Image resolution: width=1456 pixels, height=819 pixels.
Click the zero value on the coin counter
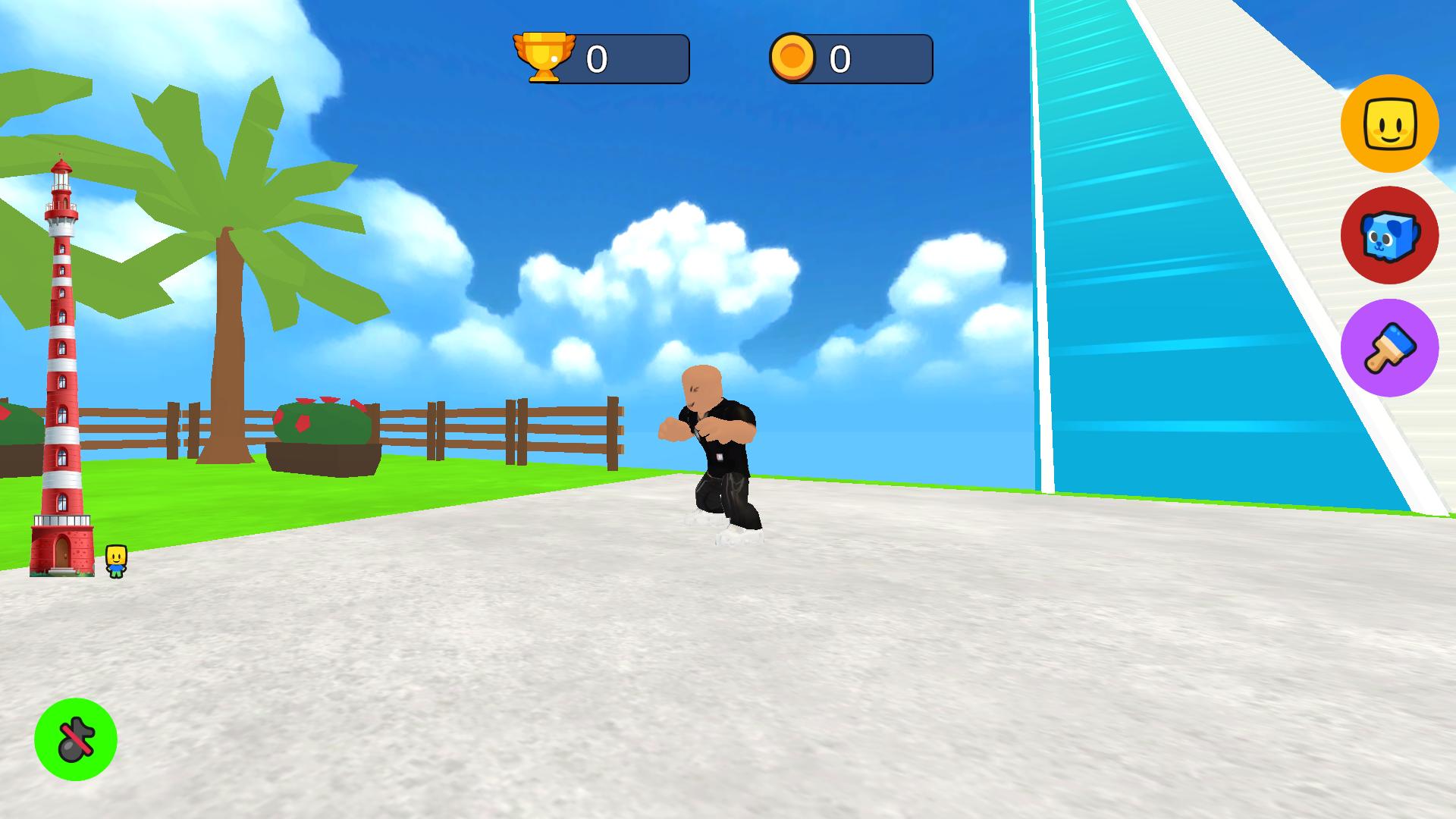coord(839,57)
